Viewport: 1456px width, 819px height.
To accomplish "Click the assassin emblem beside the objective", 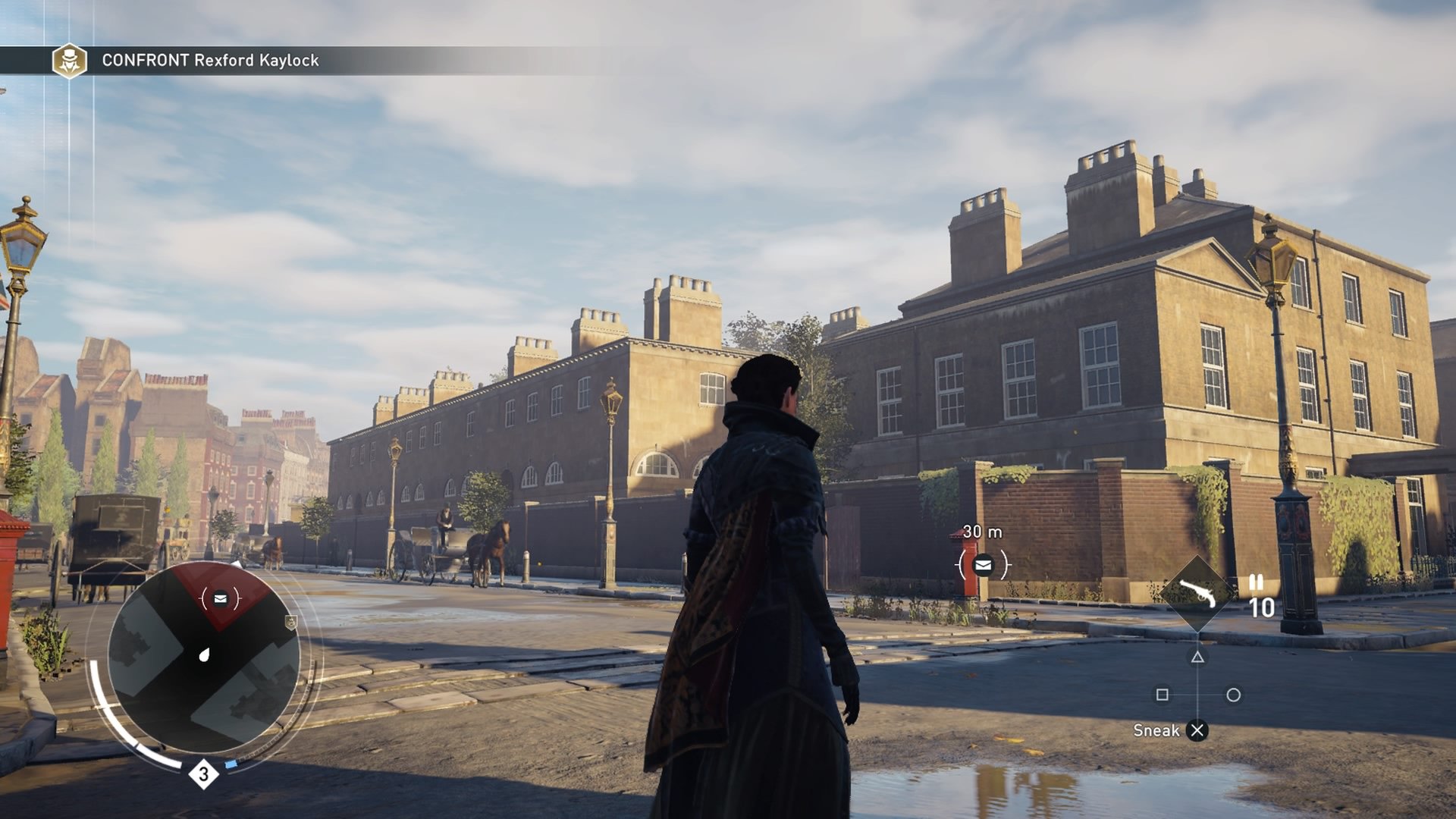I will pyautogui.click(x=69, y=61).
